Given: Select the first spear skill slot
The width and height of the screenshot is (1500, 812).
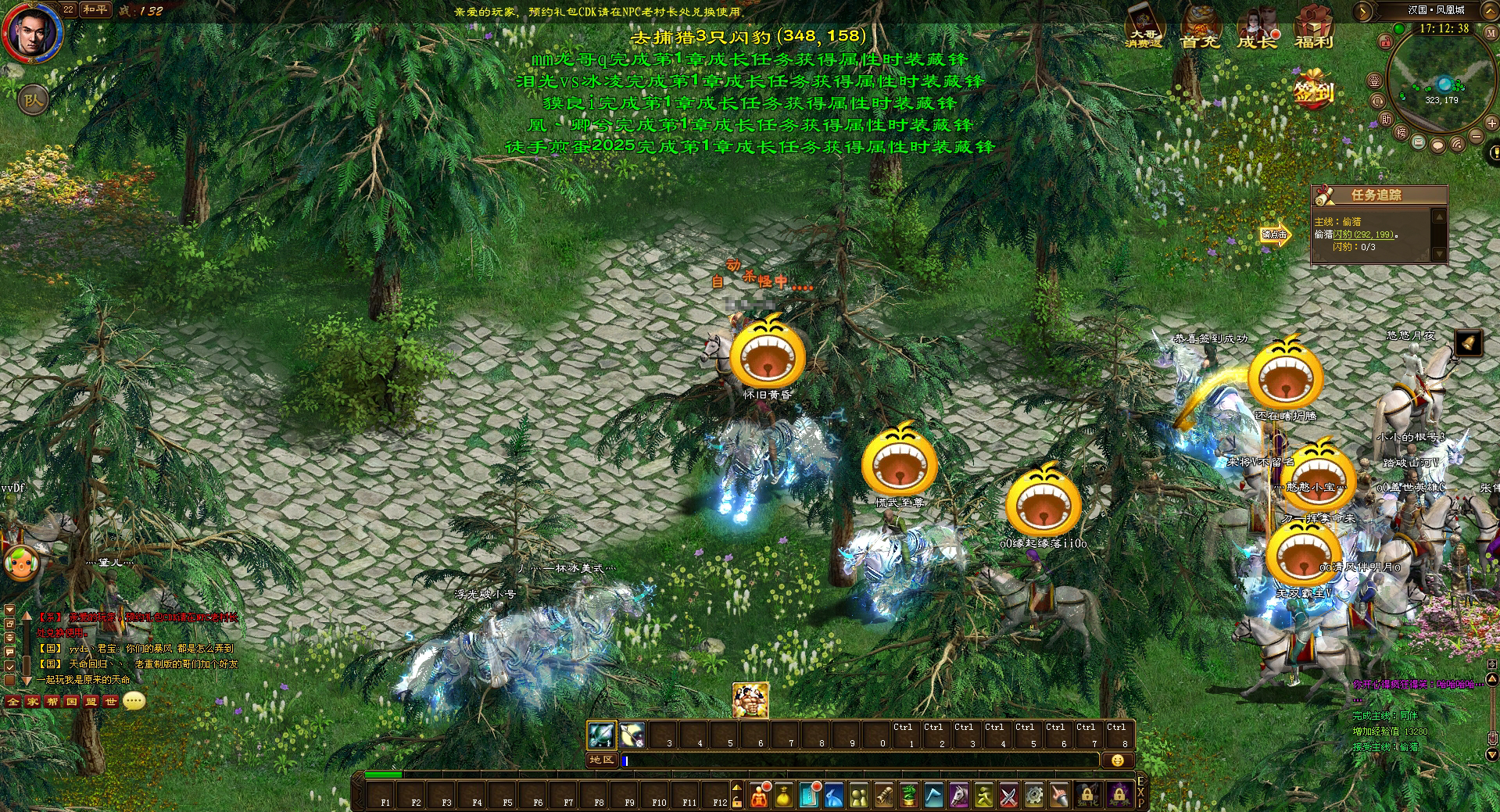Looking at the screenshot, I should point(602,735).
